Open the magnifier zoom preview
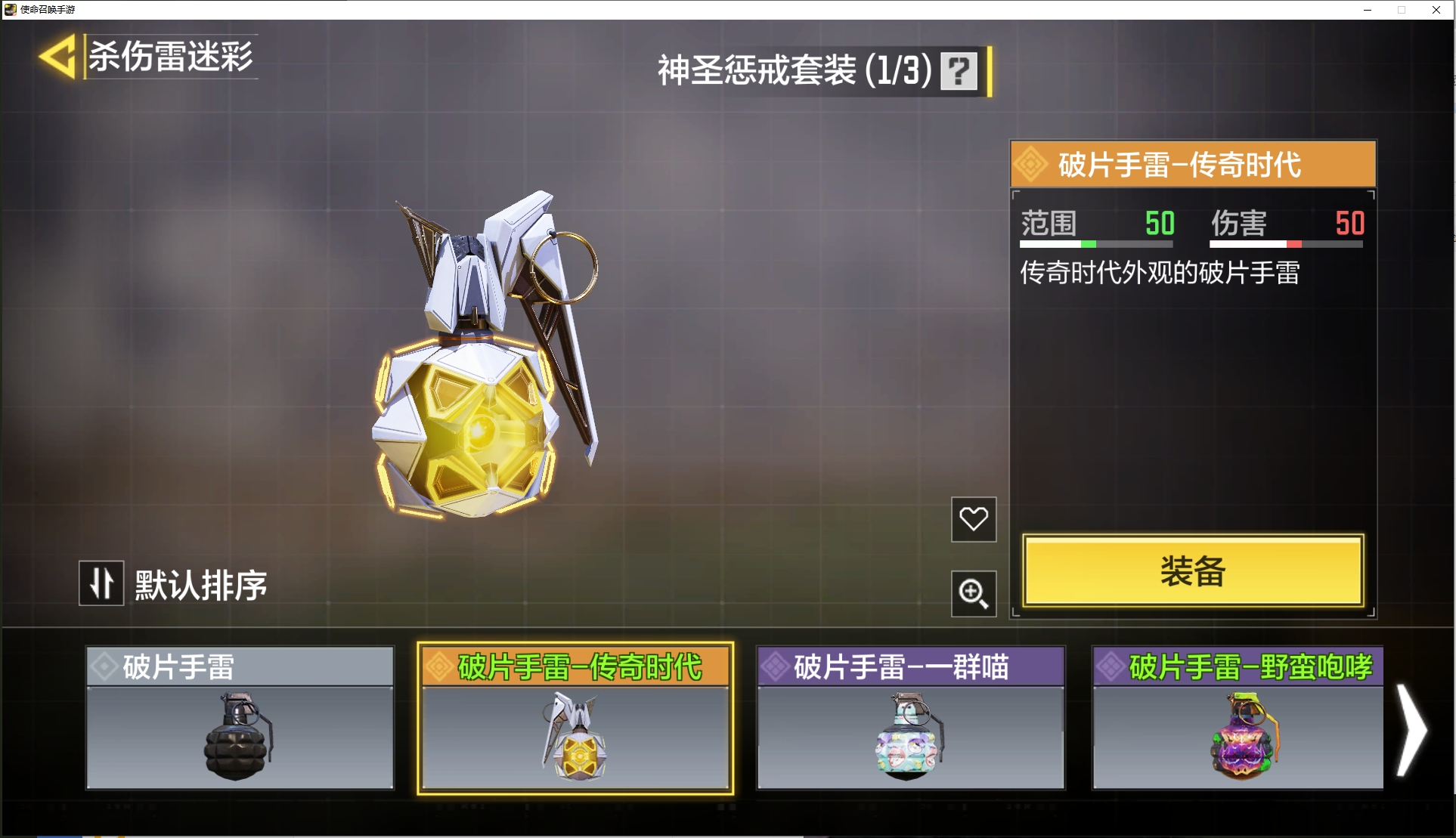 click(x=973, y=594)
